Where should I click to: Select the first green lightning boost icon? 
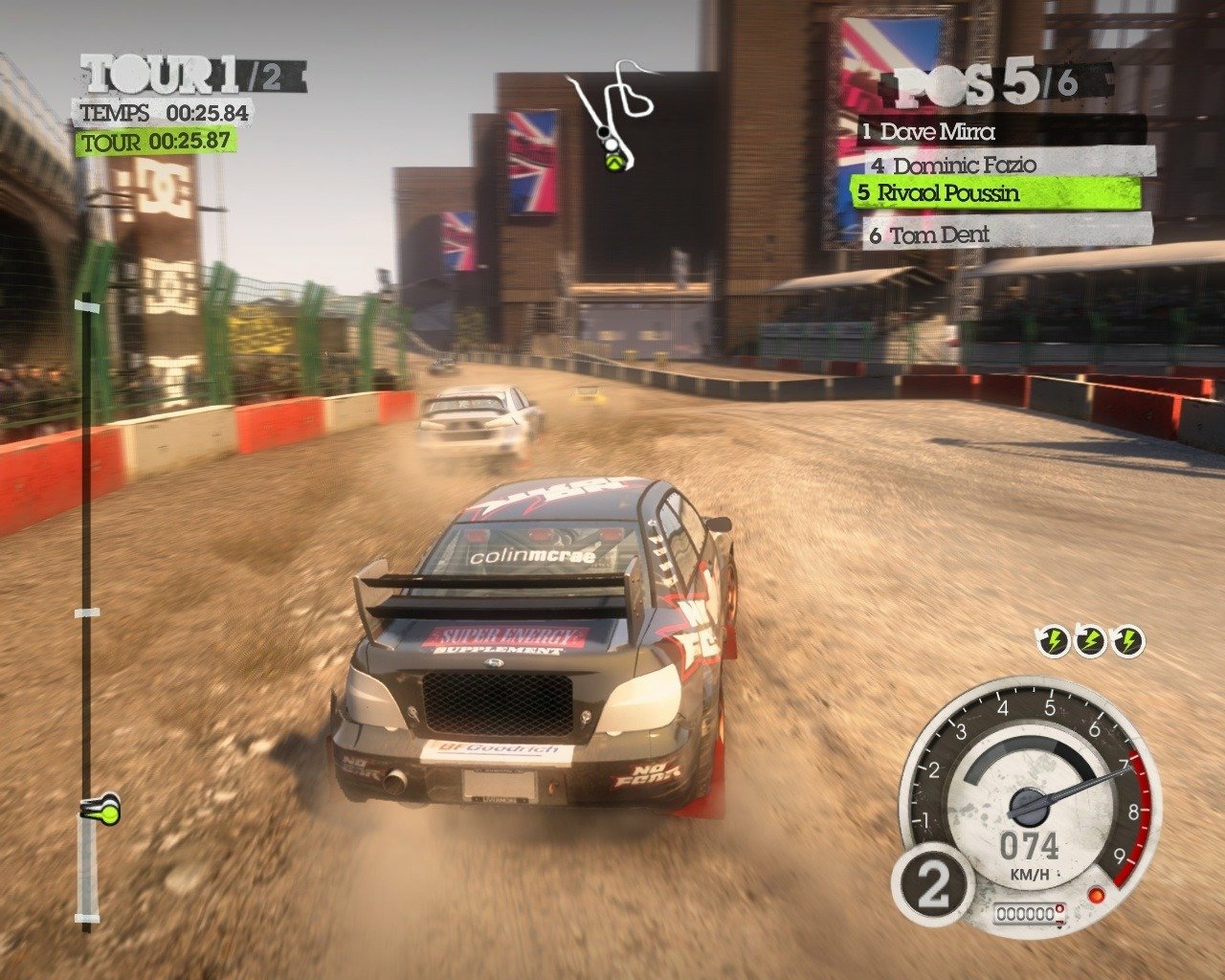[x=1053, y=641]
